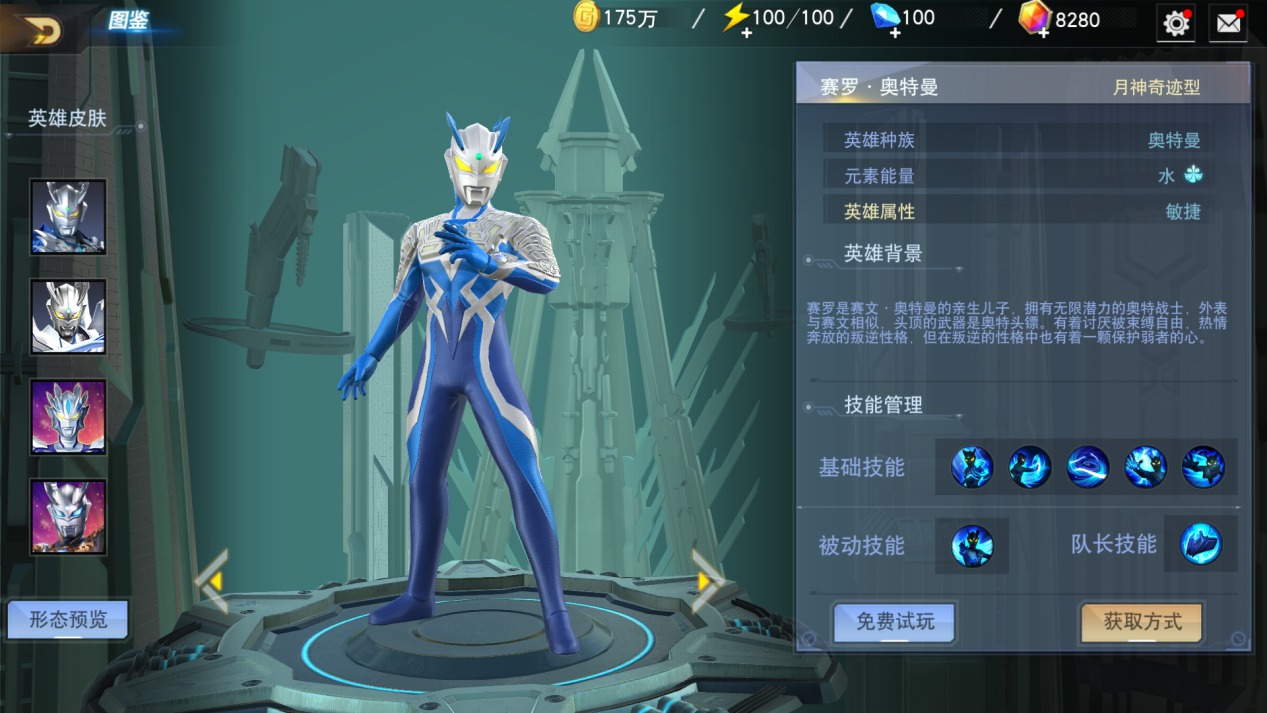Choose the third skin with starry background
The image size is (1267, 713).
[68, 417]
